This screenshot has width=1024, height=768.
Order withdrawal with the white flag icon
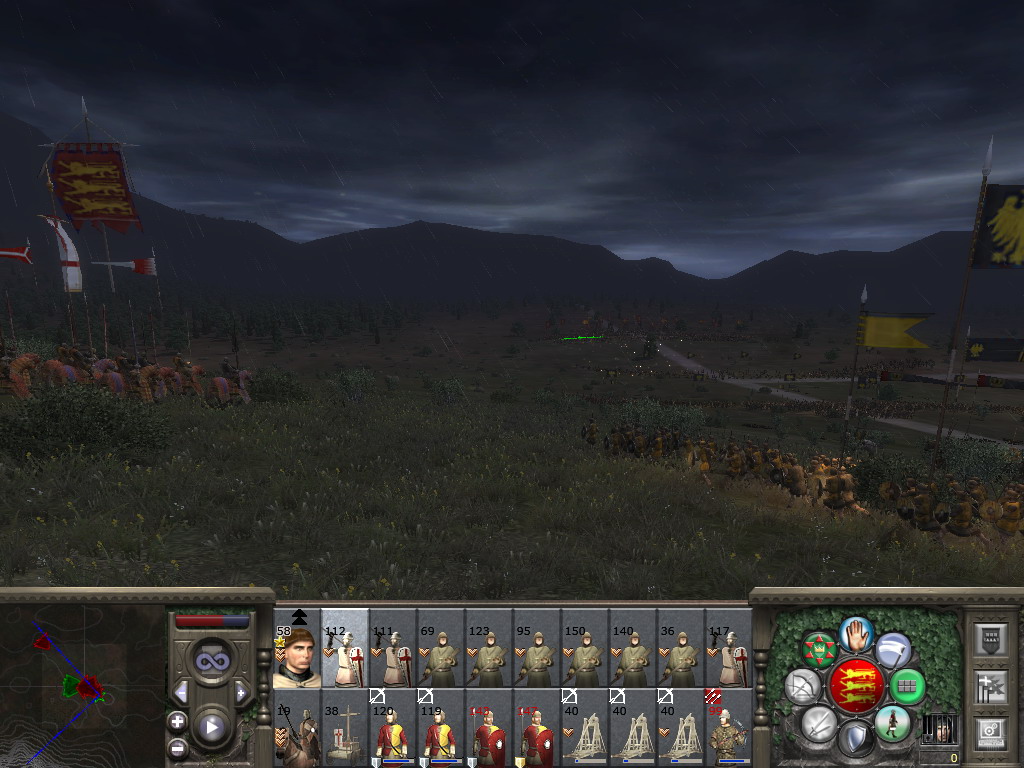[892, 651]
